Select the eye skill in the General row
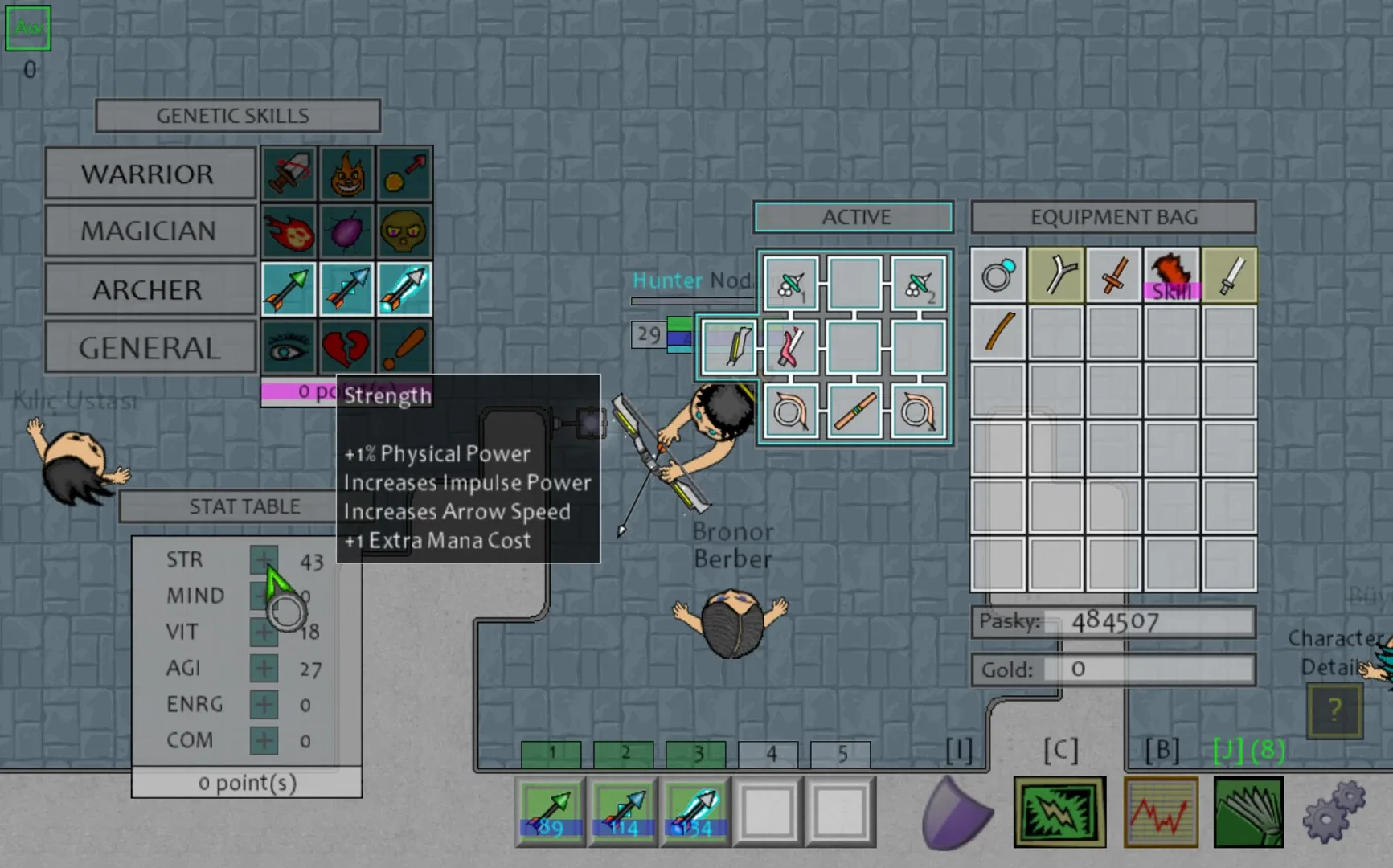 click(287, 346)
